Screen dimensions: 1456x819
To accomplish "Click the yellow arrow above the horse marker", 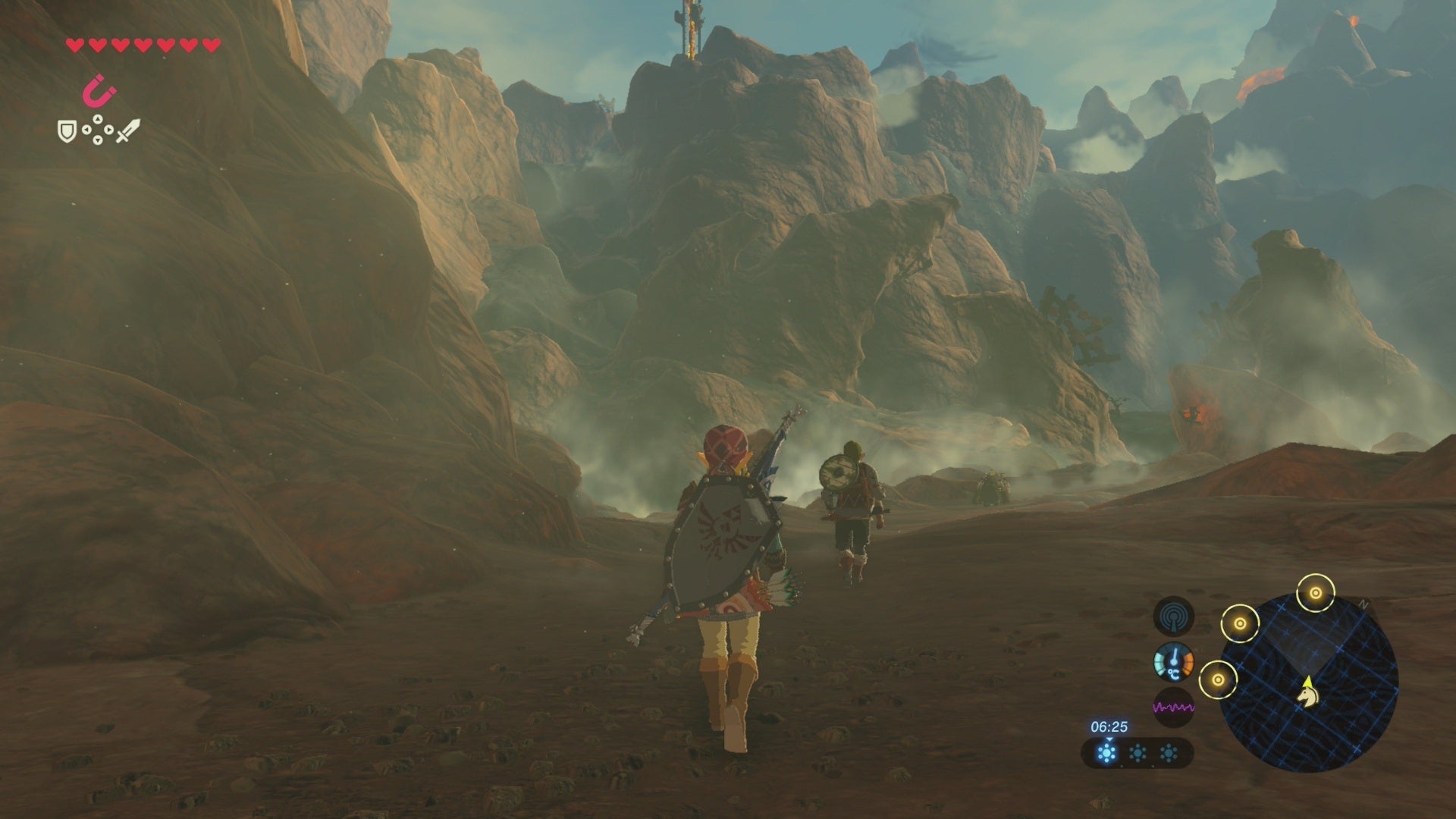I will pos(1308,682).
